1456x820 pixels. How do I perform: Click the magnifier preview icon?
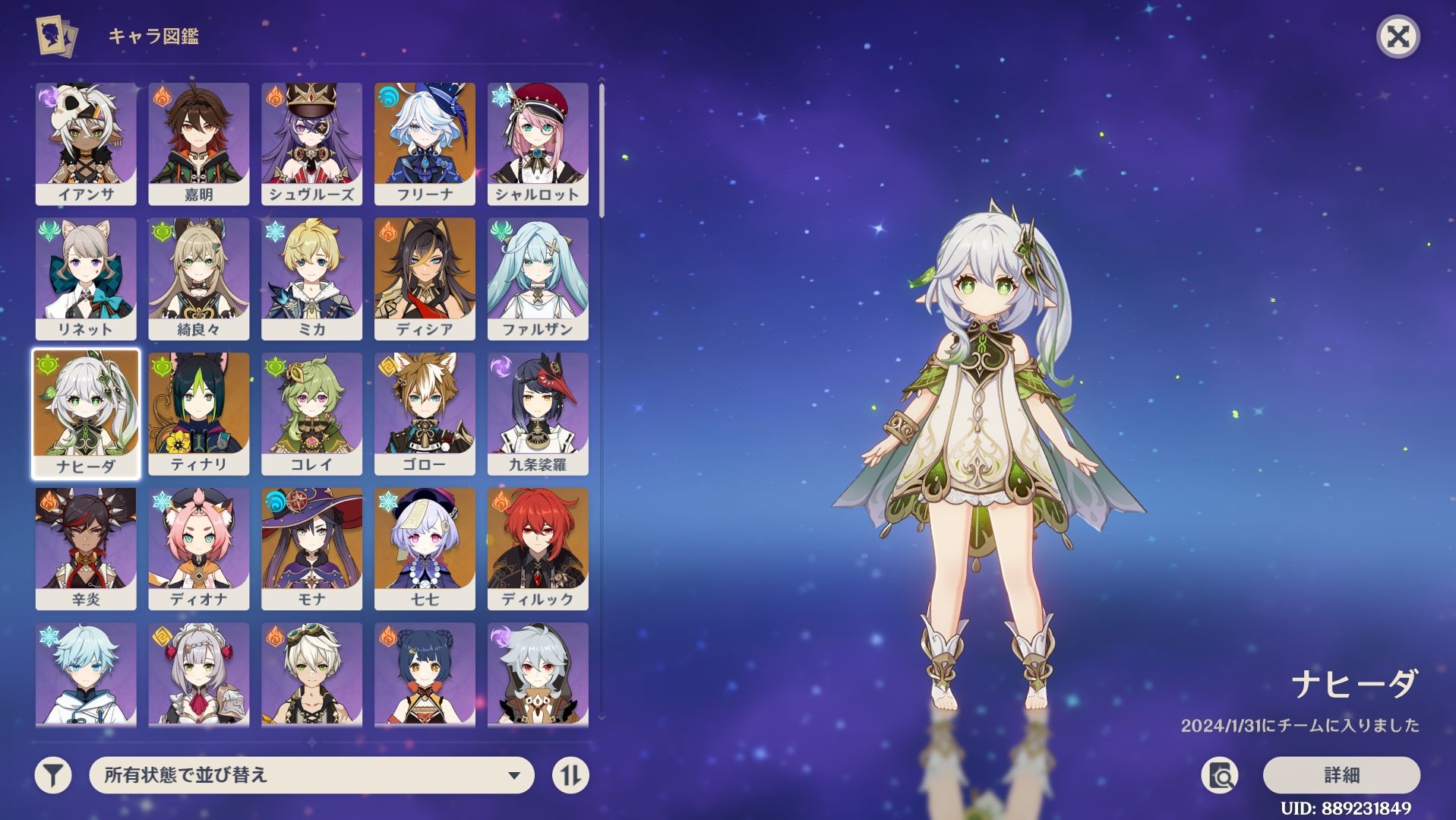tap(1220, 775)
